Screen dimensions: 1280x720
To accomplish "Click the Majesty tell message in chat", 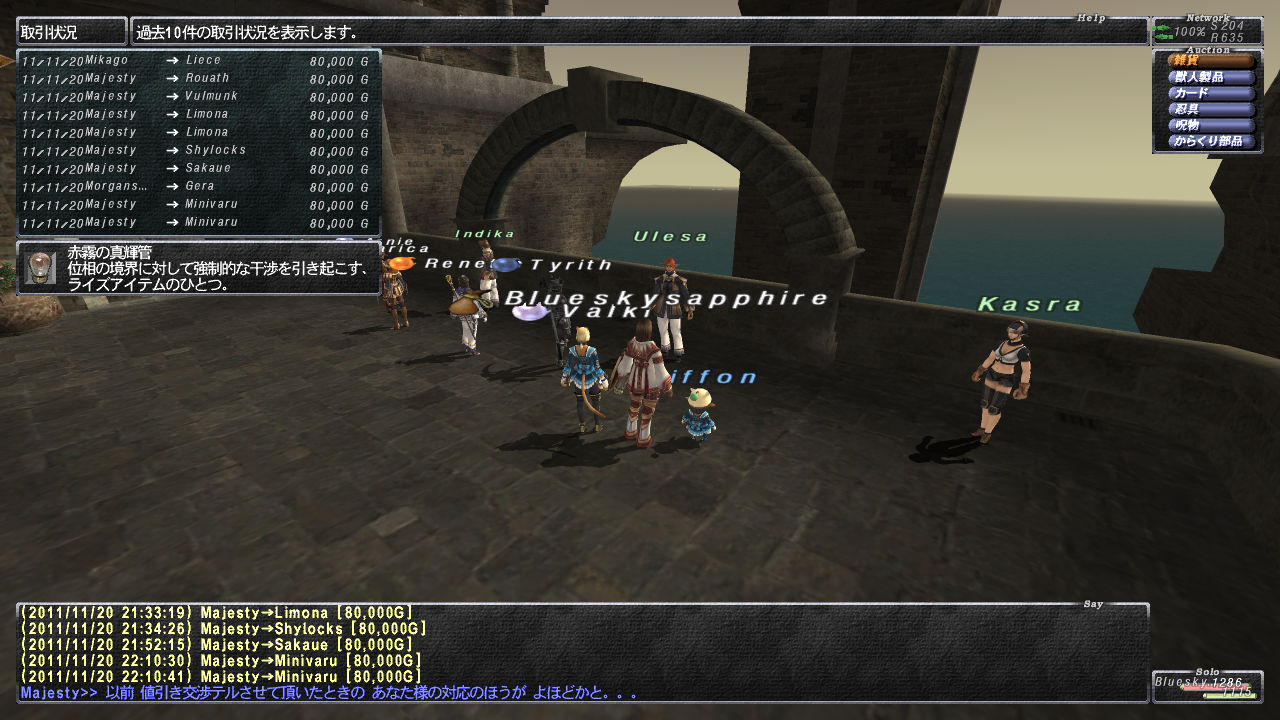I will (x=328, y=693).
